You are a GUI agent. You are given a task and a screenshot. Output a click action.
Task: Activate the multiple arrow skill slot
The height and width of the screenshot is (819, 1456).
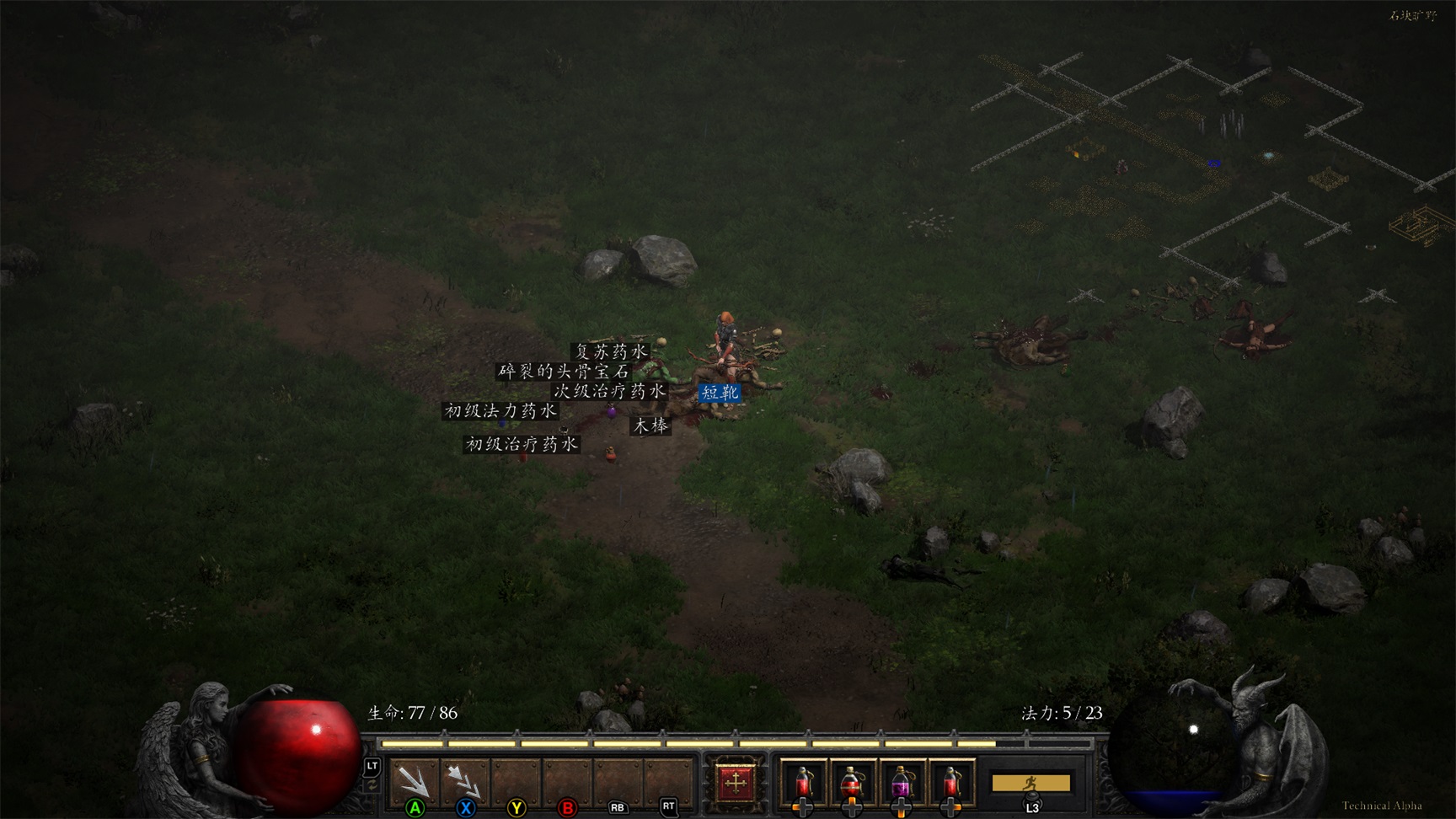click(464, 781)
